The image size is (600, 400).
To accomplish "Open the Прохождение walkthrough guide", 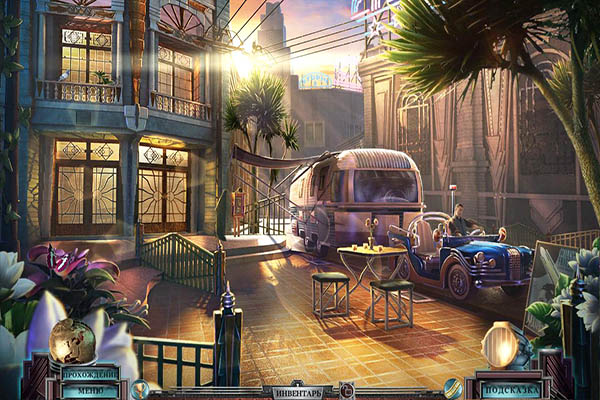I will click(x=91, y=373).
